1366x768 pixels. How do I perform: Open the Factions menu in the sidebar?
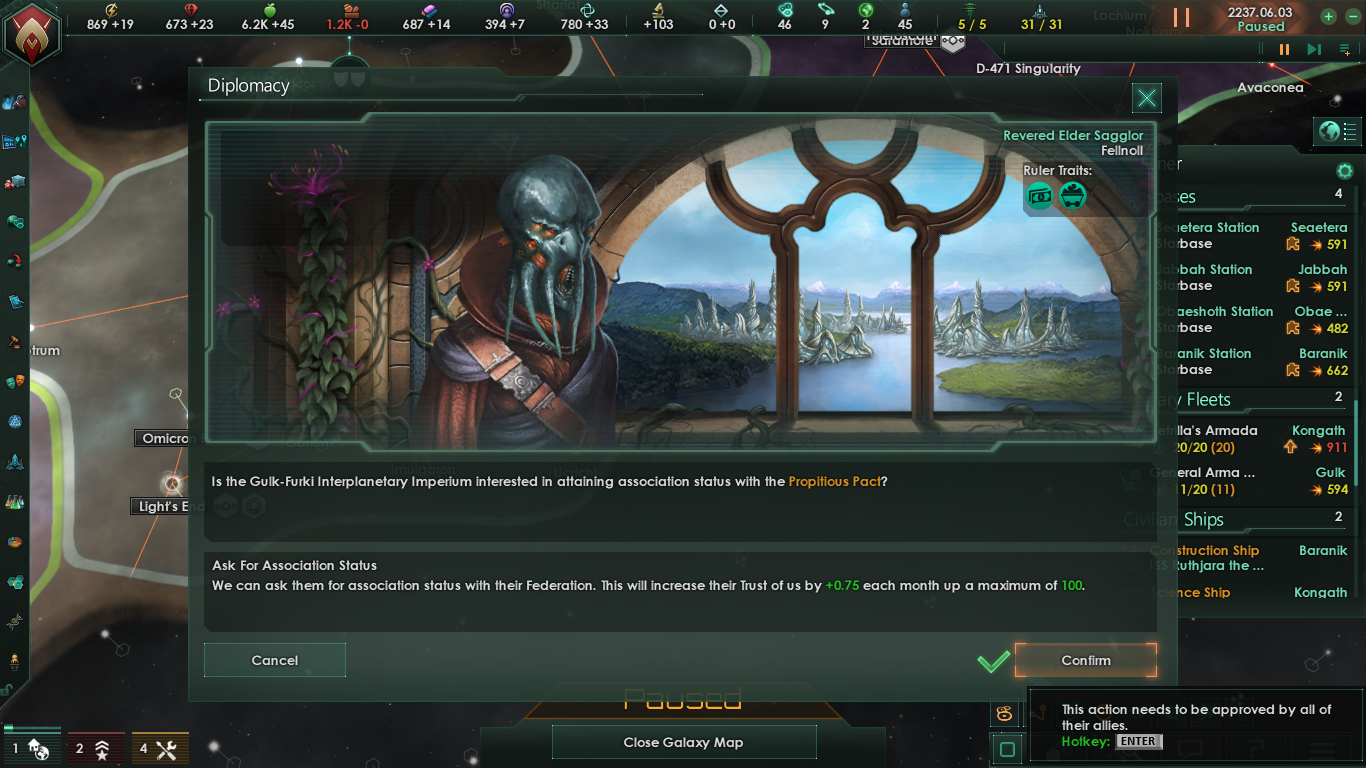coord(14,382)
